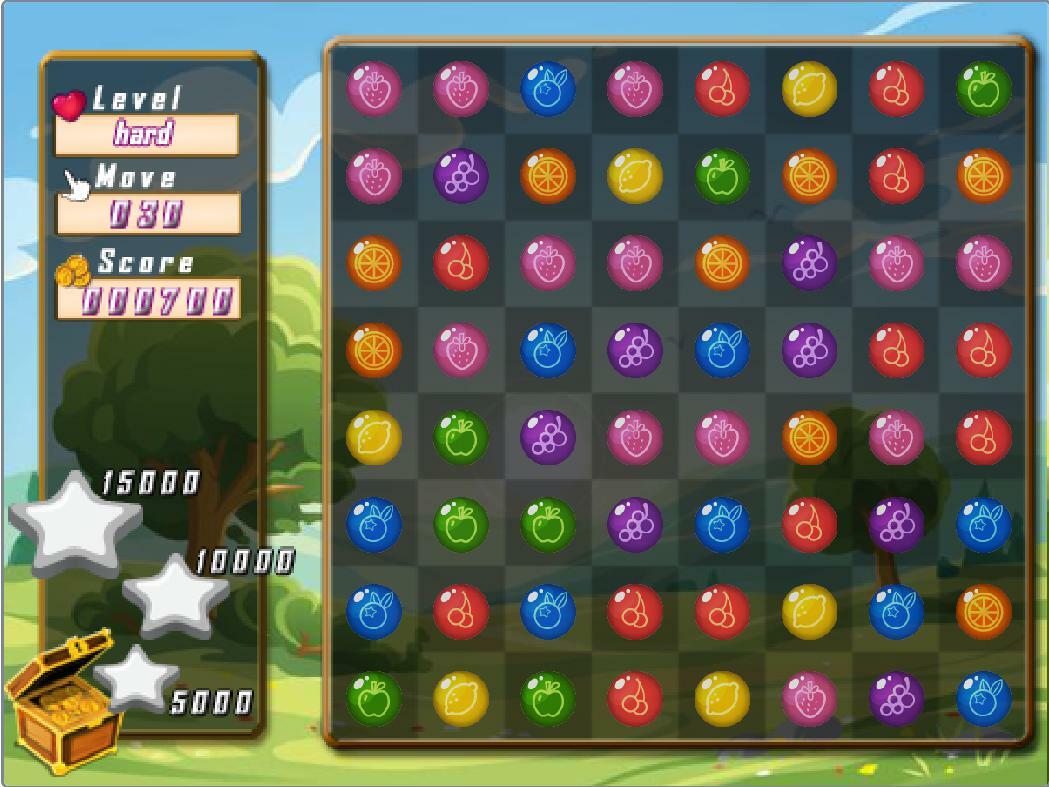Image resolution: width=1049 pixels, height=787 pixels.
Task: Select the purple grape in the fifth row
Action: (548, 437)
